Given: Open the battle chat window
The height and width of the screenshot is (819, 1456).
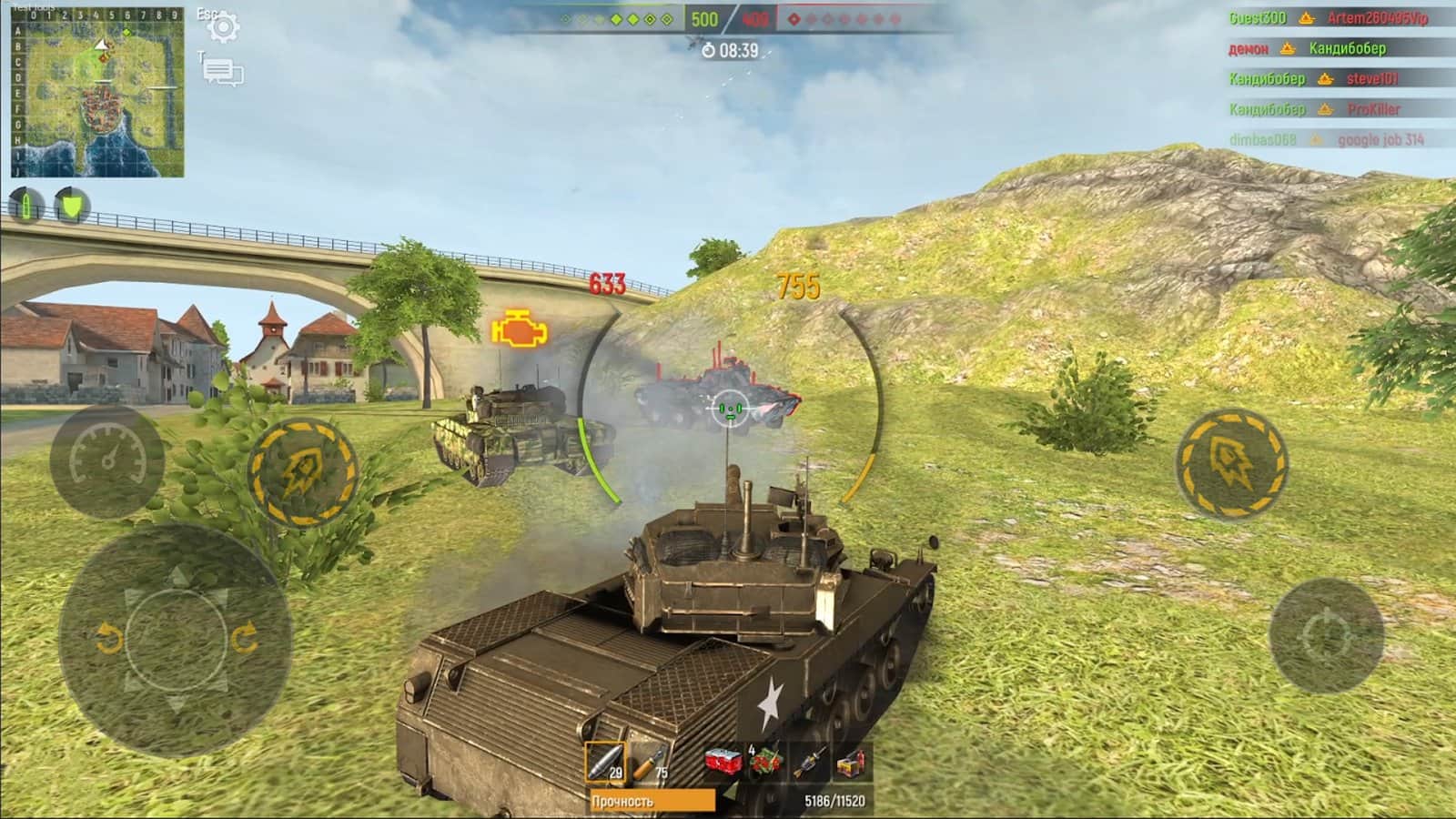Looking at the screenshot, I should pos(223,72).
